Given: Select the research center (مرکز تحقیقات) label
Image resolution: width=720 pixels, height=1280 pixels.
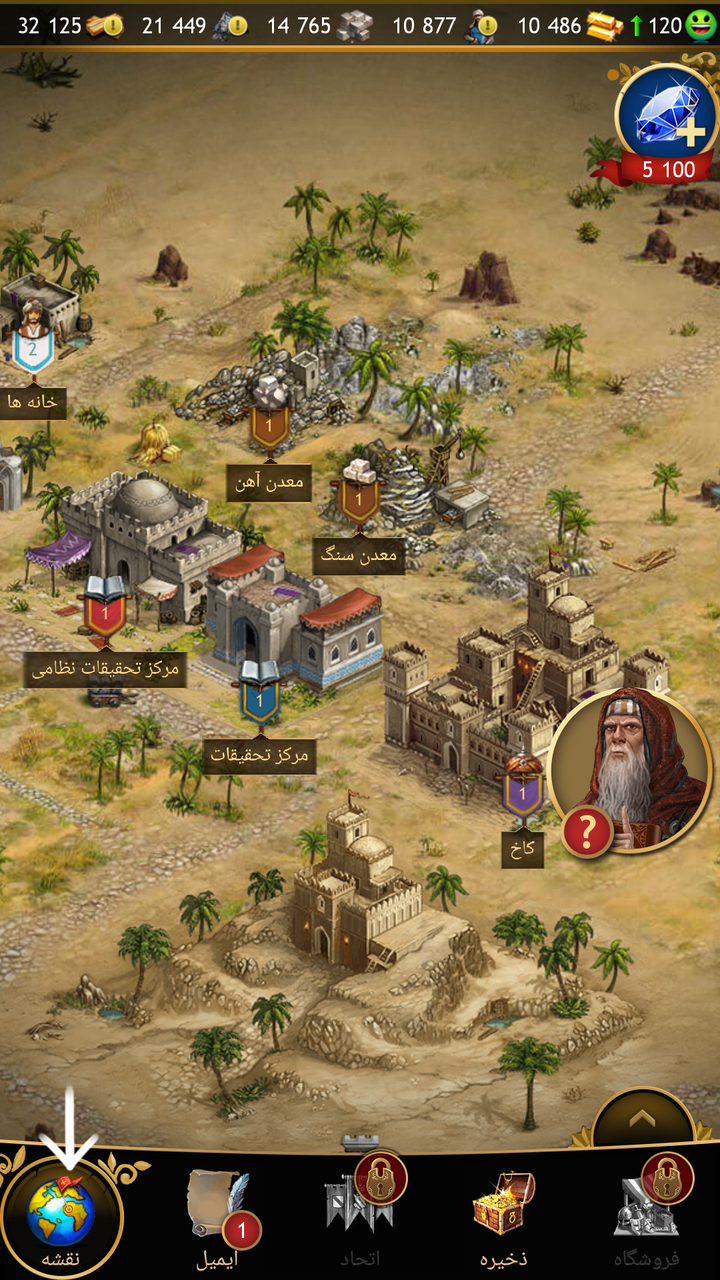Looking at the screenshot, I should (260, 755).
